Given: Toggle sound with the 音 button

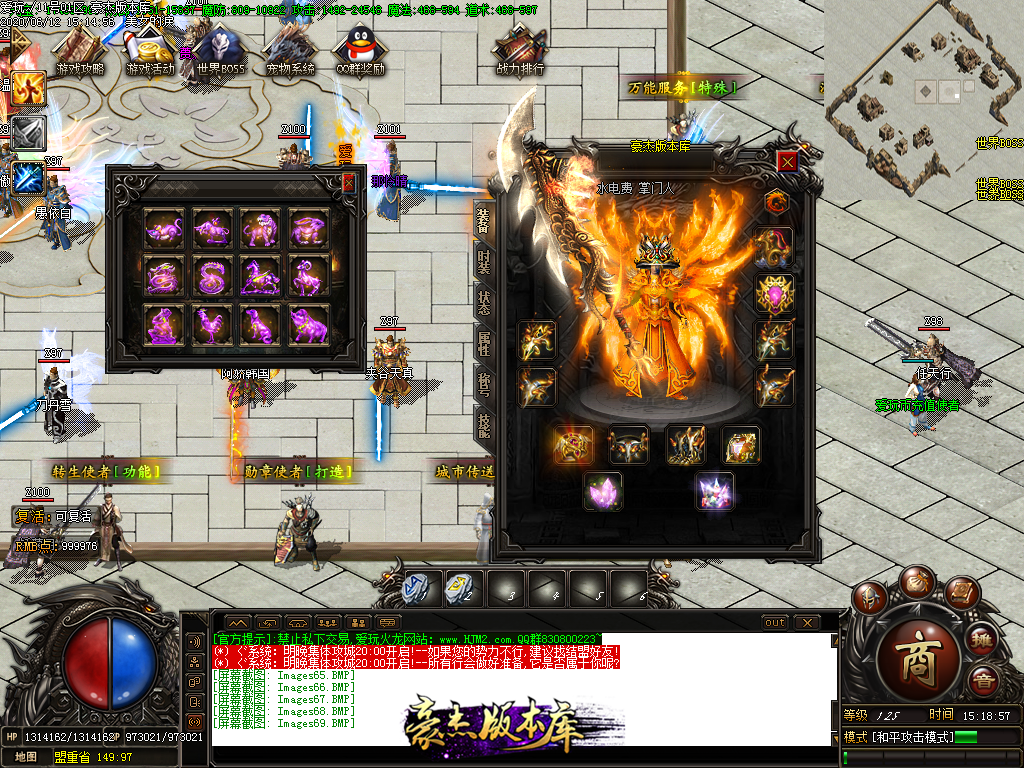Looking at the screenshot, I should (x=982, y=682).
